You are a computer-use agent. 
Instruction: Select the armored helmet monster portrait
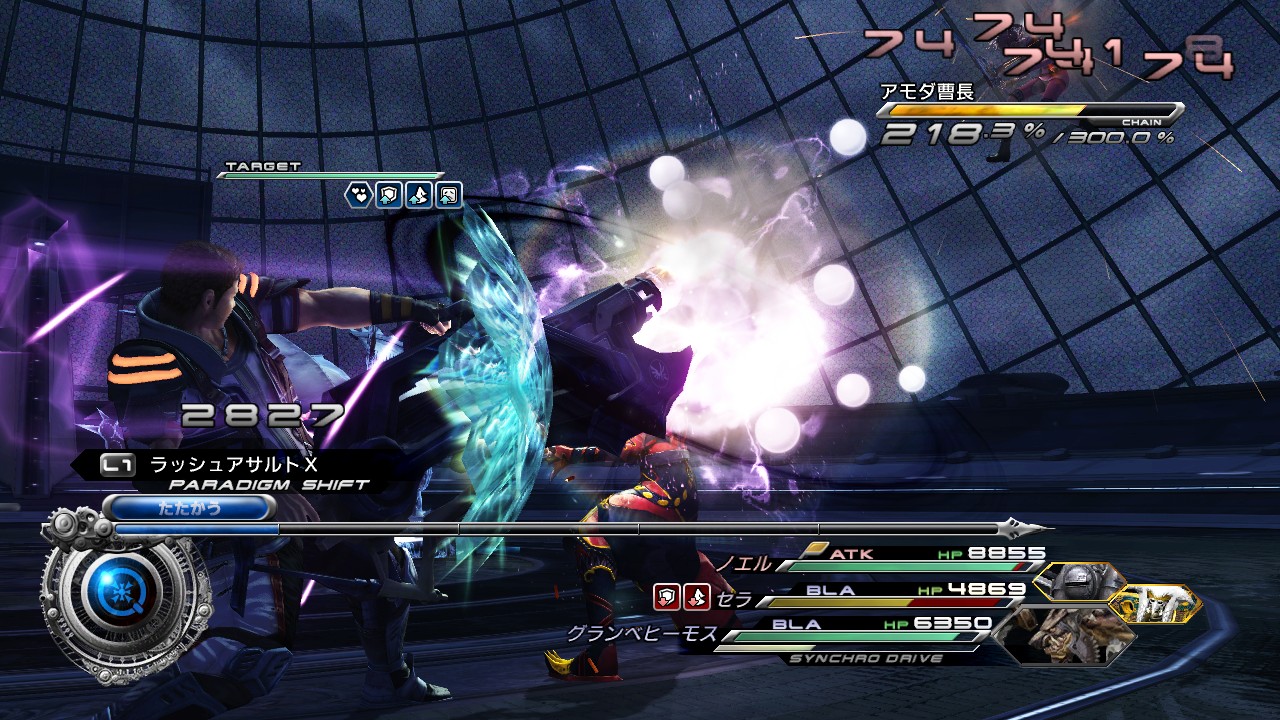[1079, 584]
